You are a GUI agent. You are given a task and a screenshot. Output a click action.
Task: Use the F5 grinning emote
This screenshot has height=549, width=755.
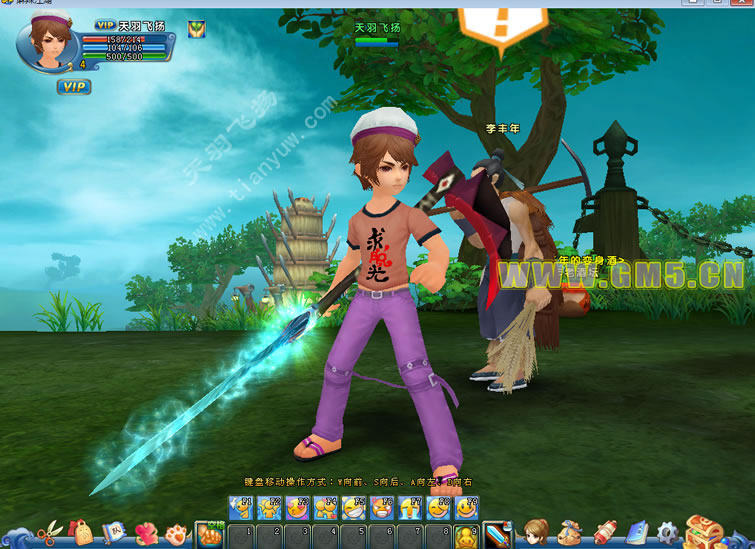[354, 509]
